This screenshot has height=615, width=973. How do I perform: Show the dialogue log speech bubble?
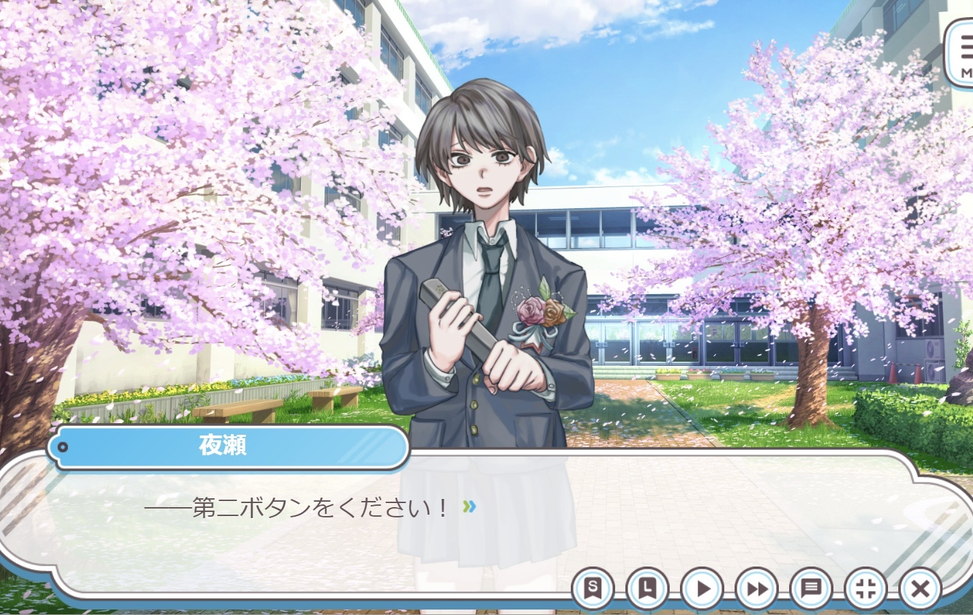click(x=811, y=588)
